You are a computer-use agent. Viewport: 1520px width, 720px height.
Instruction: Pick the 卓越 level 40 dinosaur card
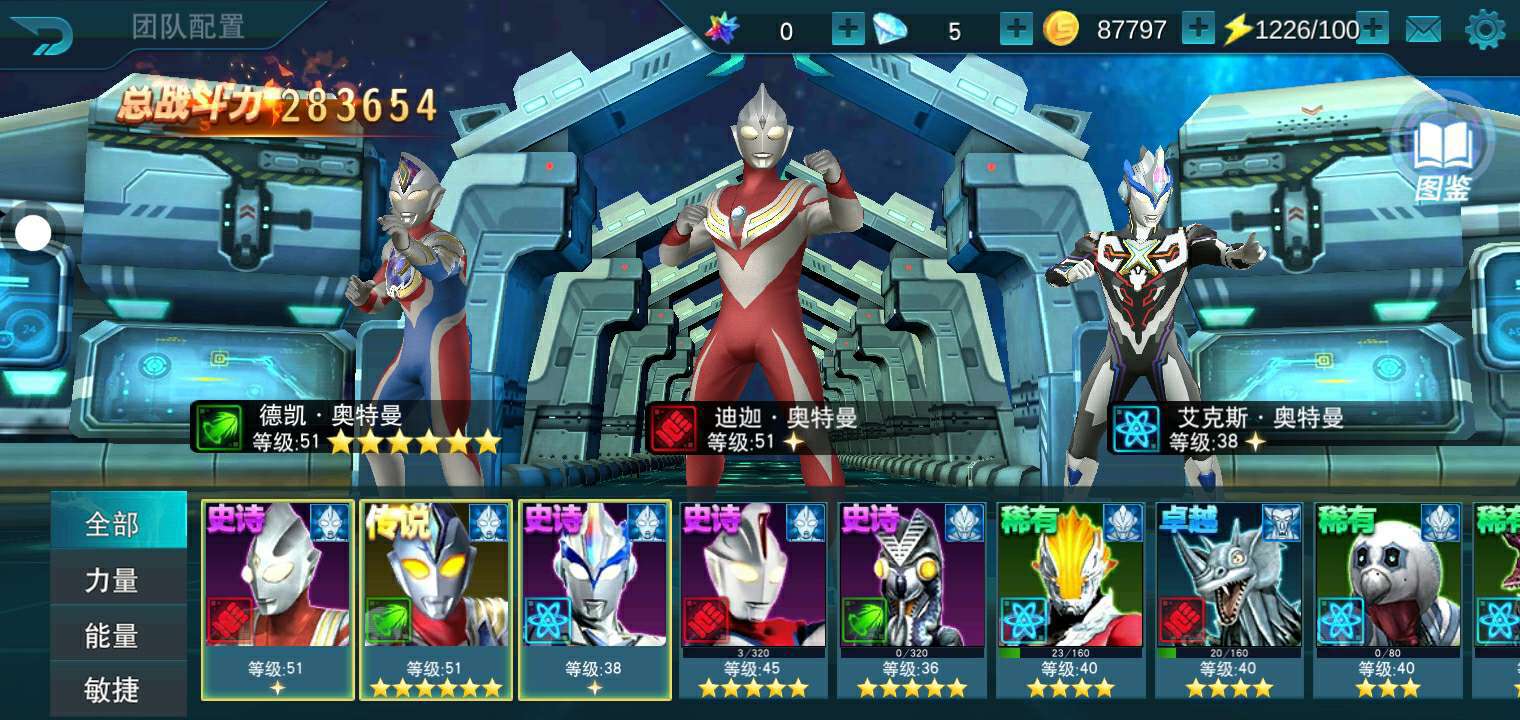click(1230, 598)
